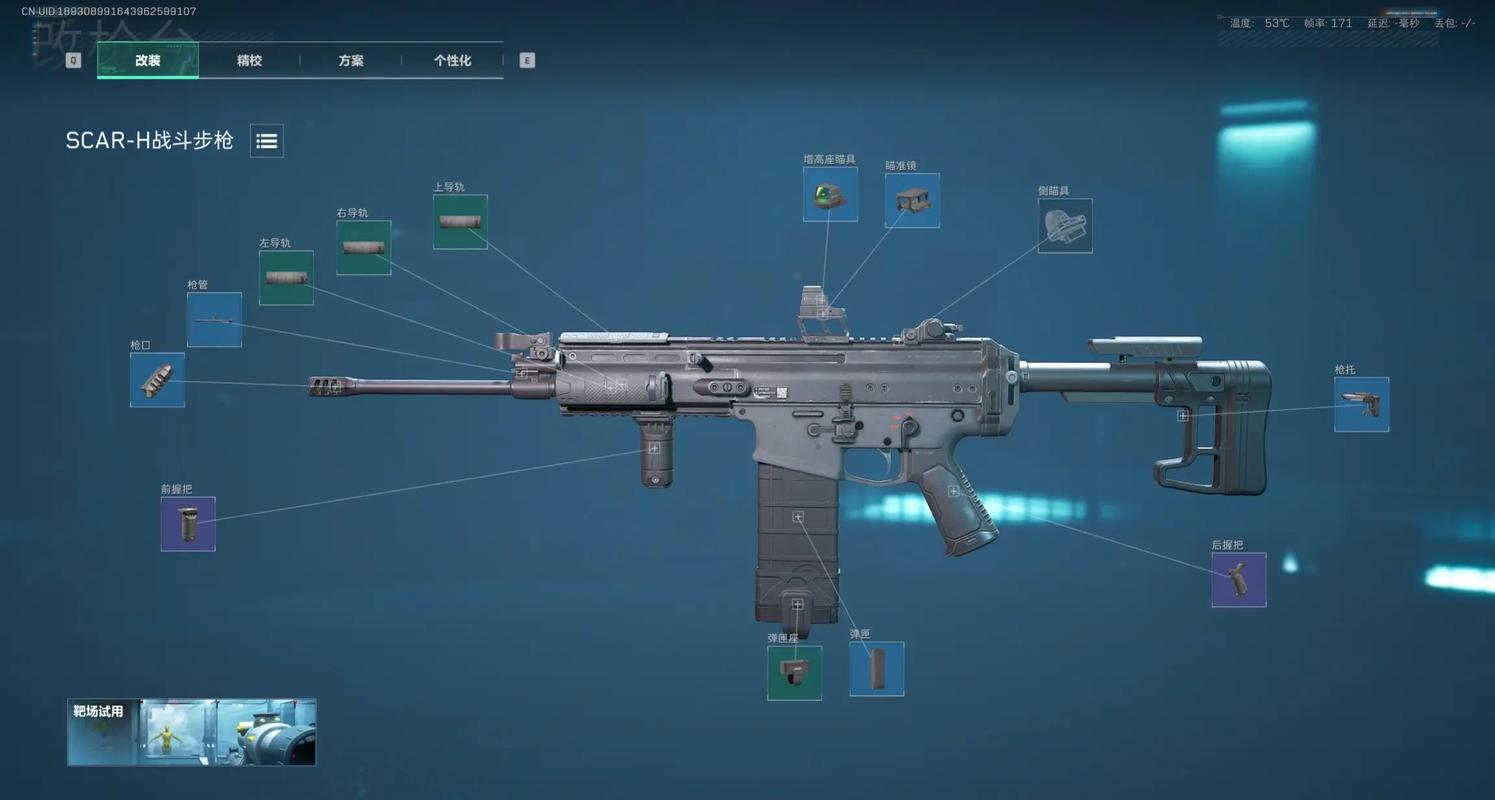
Task: Choose the 侧瞄具 side sight slot
Action: pyautogui.click(x=1065, y=226)
